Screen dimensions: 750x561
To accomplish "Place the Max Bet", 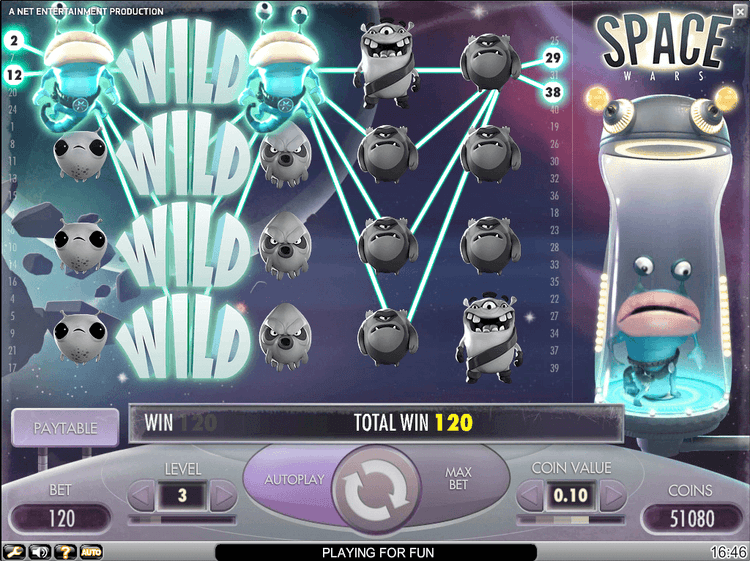I will coord(459,479).
